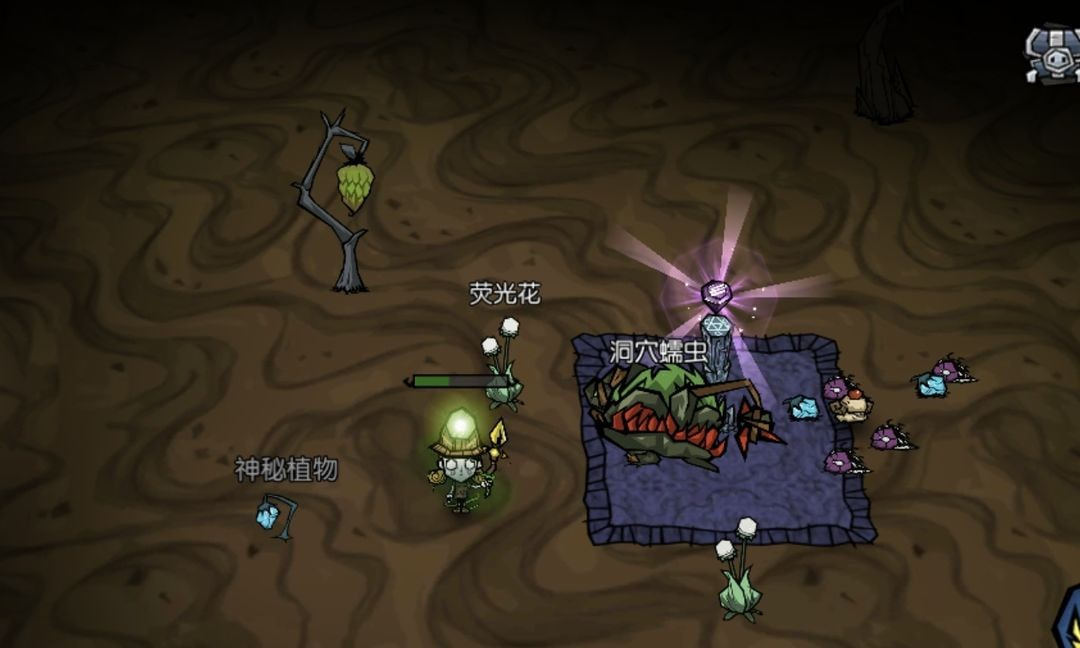Tap the blue hexagonal badge at the screen edge
Image resolution: width=1080 pixels, height=648 pixels.
[1068, 621]
